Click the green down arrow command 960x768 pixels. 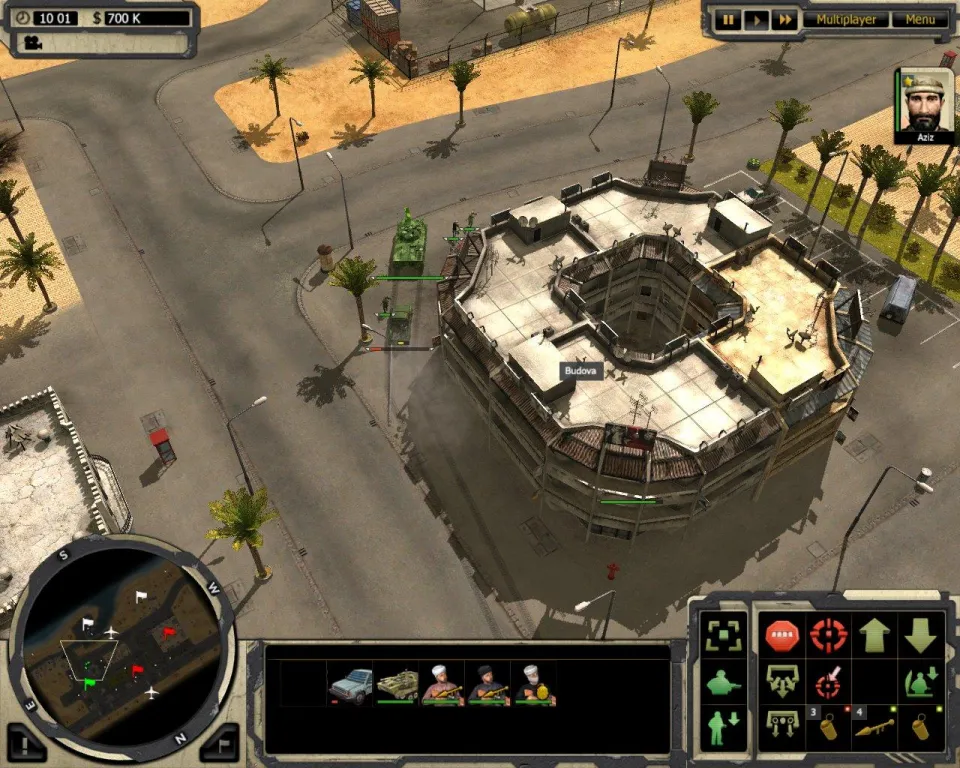click(x=921, y=634)
